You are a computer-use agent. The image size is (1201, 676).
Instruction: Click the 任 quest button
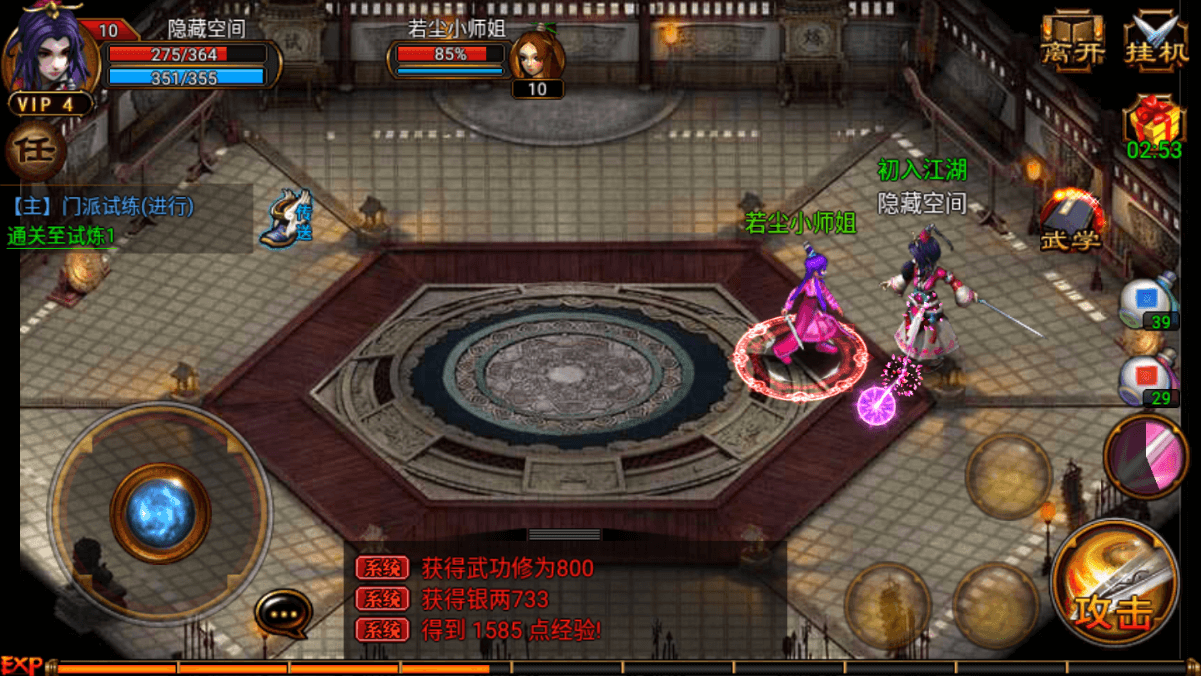tap(35, 152)
